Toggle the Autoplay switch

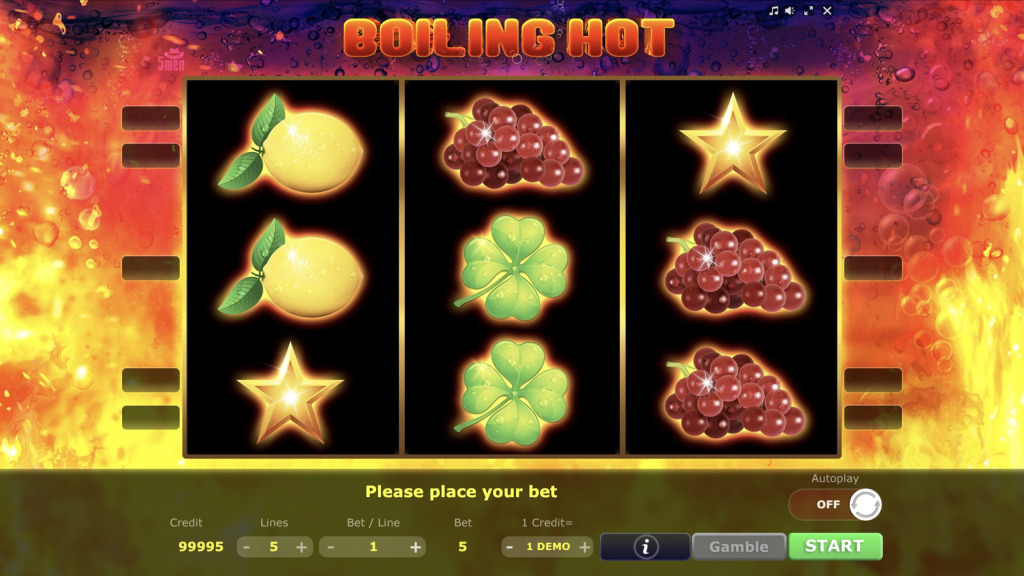click(x=835, y=504)
